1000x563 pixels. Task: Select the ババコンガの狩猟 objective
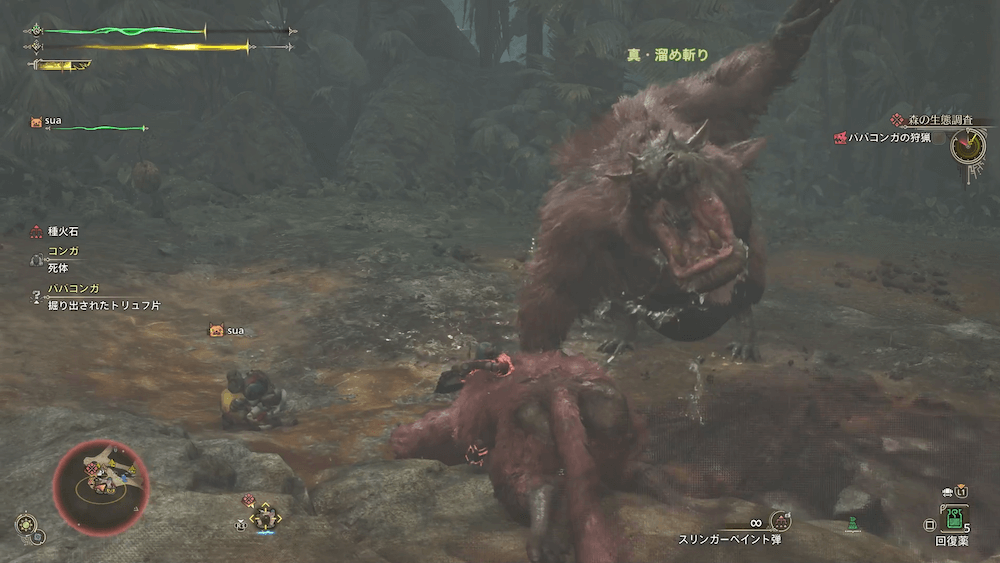884,137
